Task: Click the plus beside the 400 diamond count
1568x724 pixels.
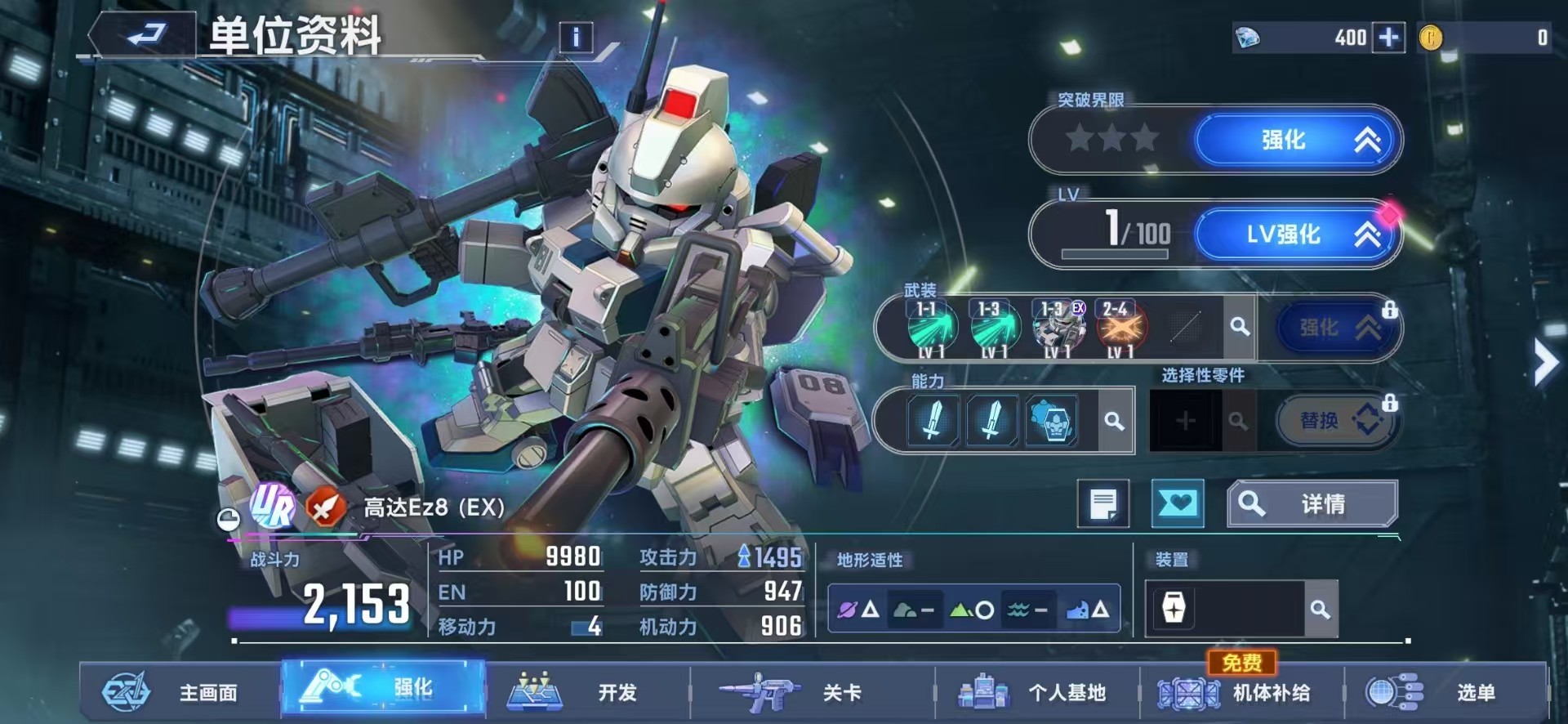Action: (1387, 38)
